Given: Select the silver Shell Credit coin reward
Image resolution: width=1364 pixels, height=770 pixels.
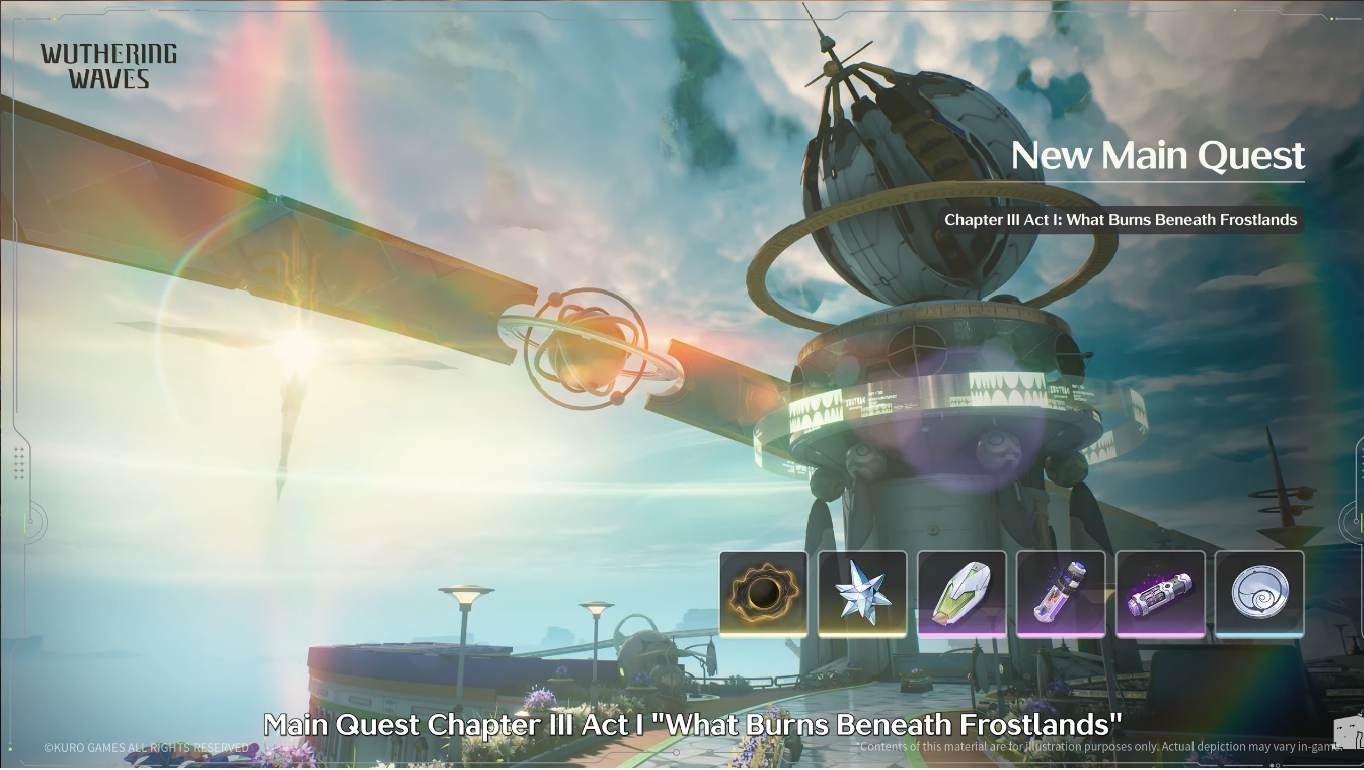Looking at the screenshot, I should click(x=1259, y=594).
